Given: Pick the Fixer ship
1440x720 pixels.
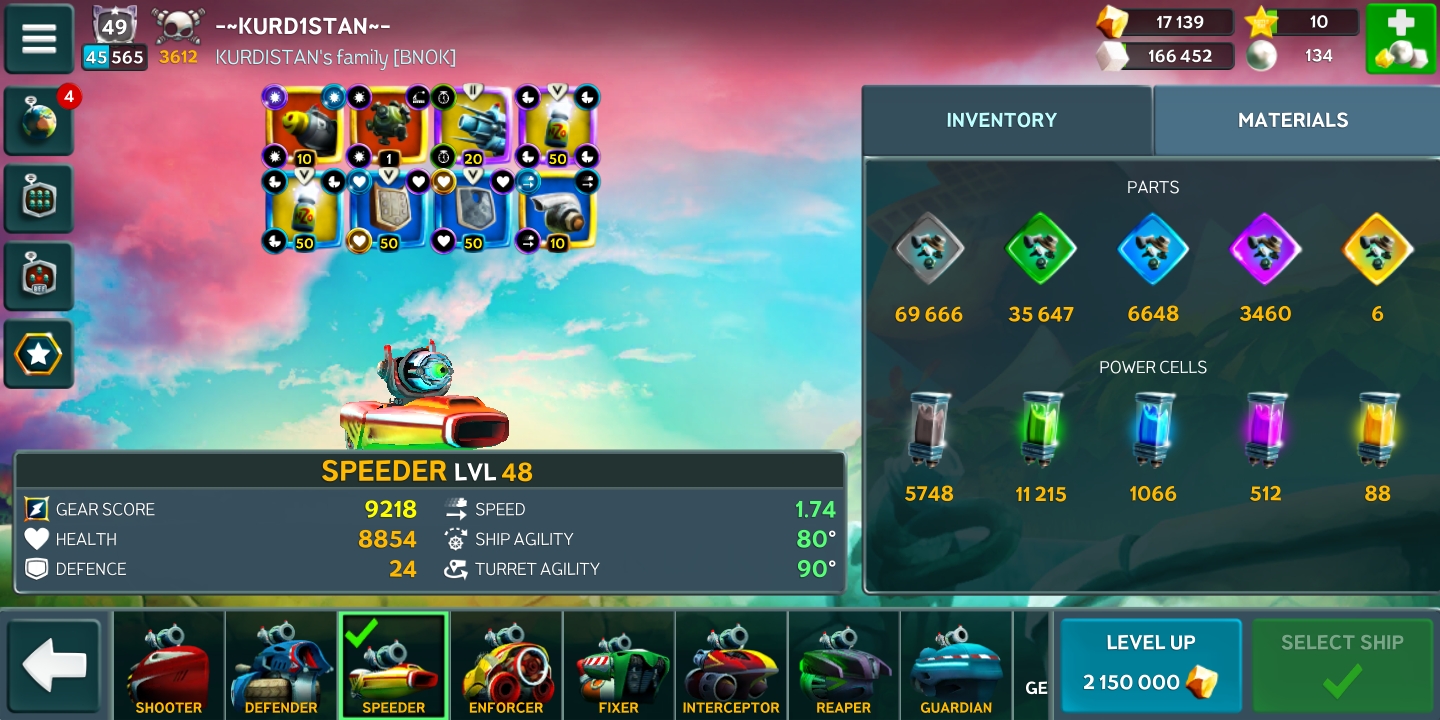Looking at the screenshot, I should click(618, 666).
